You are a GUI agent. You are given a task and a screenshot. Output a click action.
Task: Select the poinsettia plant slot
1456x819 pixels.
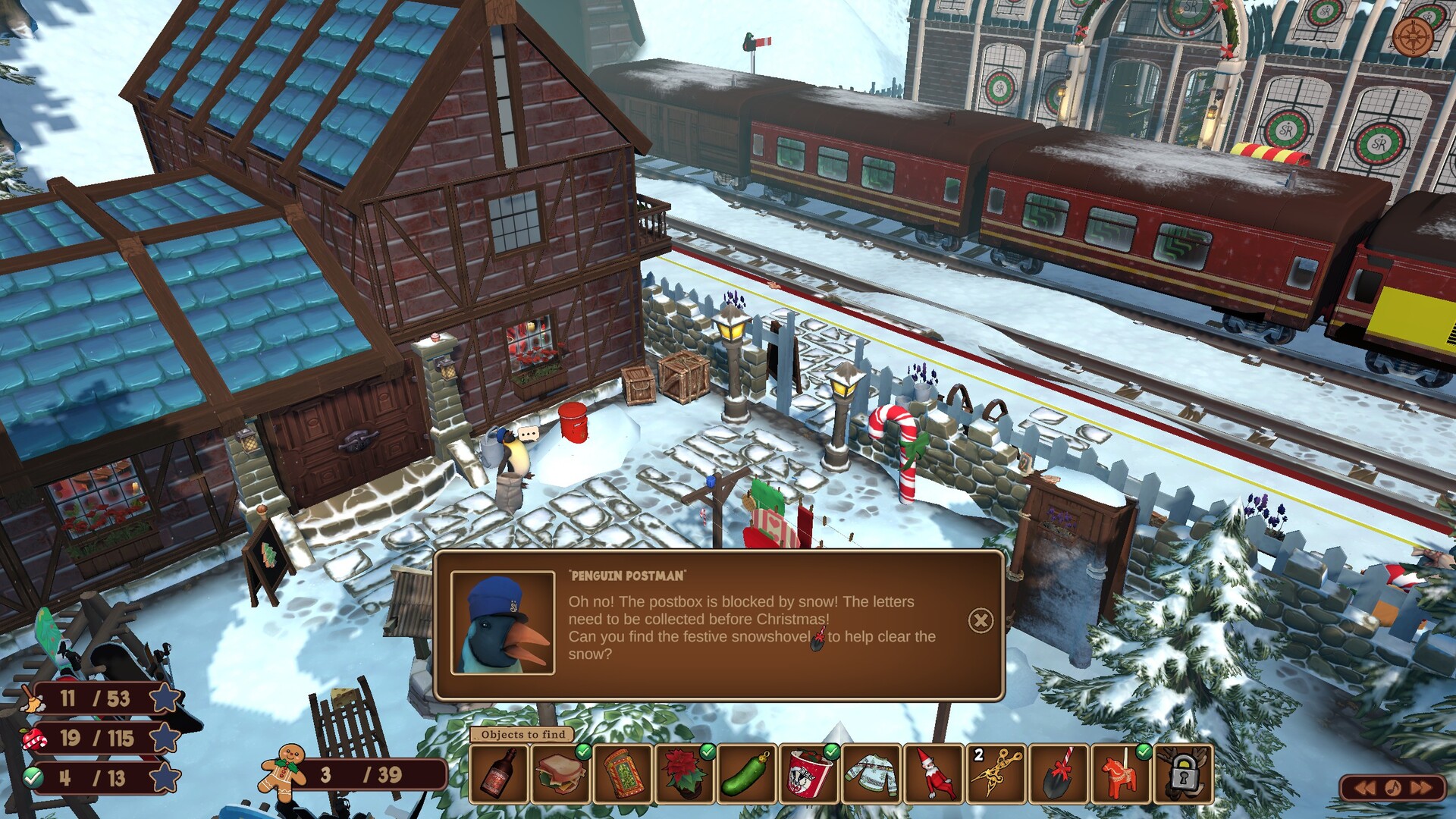(686, 773)
